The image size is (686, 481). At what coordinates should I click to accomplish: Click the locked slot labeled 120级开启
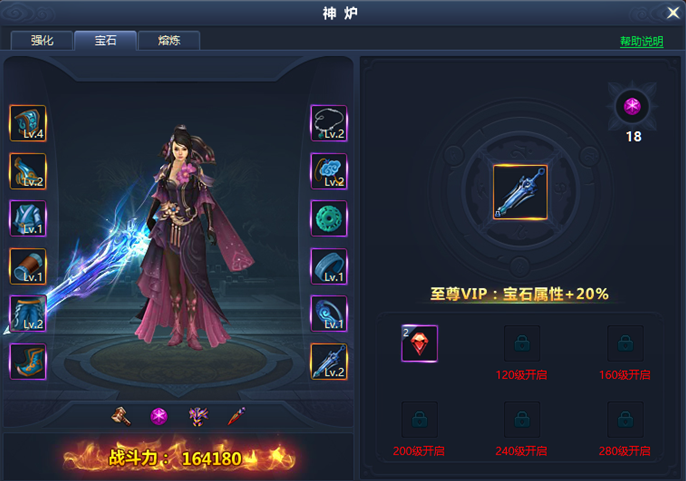click(x=523, y=343)
